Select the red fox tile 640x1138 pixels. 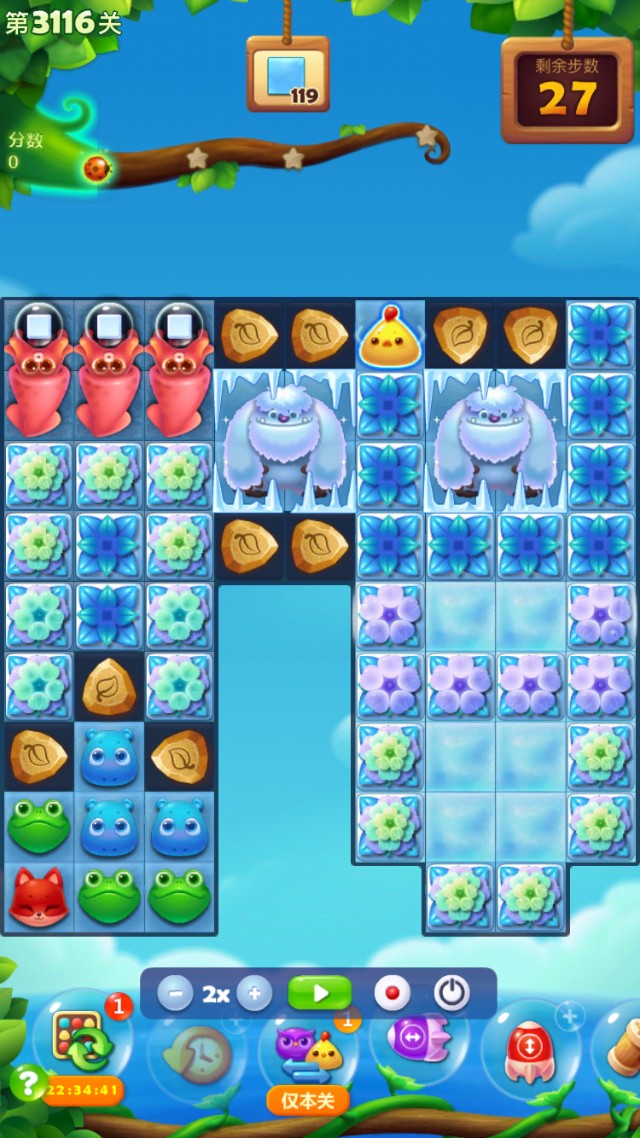[39, 896]
